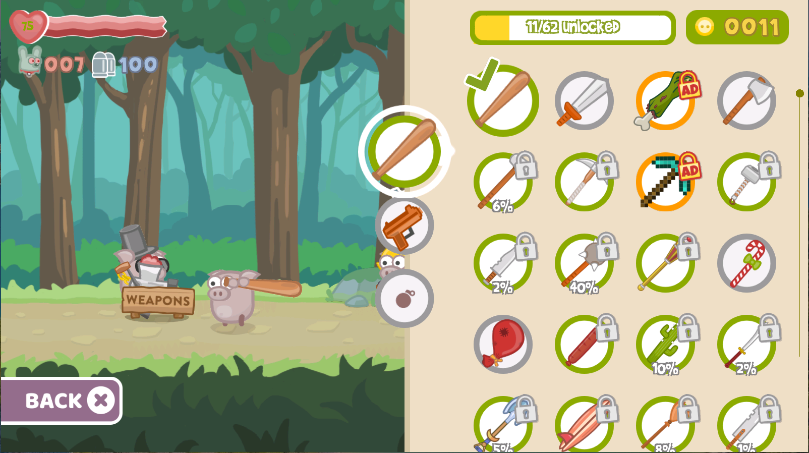Click the locked scythe weapon
Viewport: 809px width, 453px height.
click(x=584, y=181)
